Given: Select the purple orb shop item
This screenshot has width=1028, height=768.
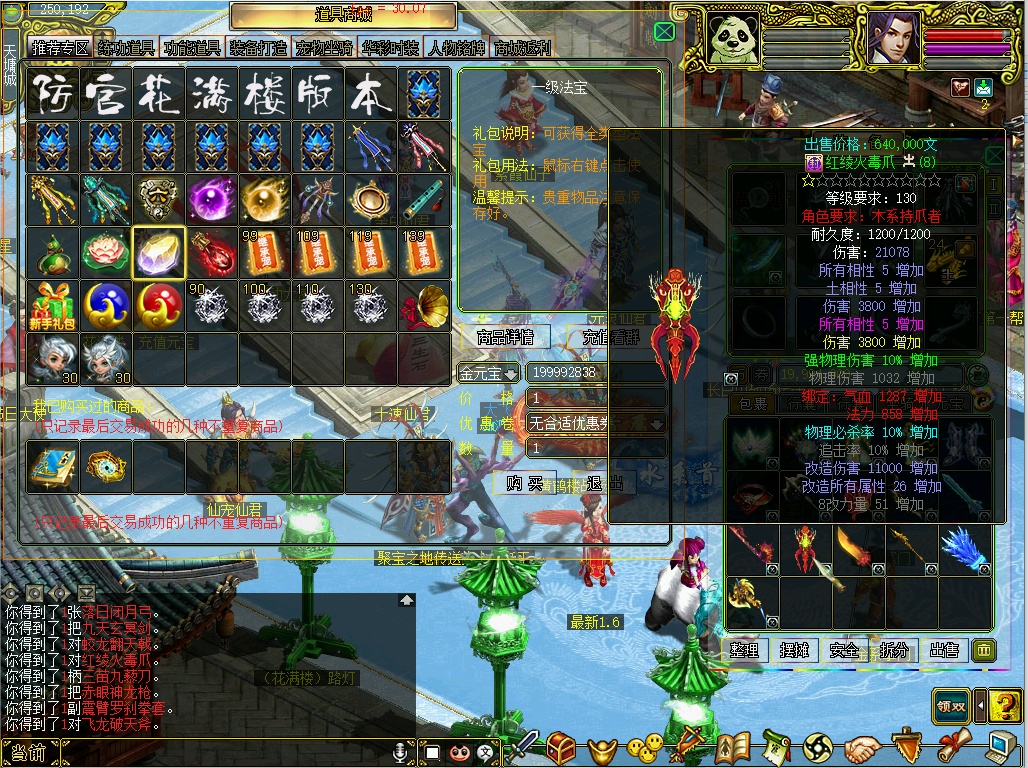Looking at the screenshot, I should click(x=212, y=199).
